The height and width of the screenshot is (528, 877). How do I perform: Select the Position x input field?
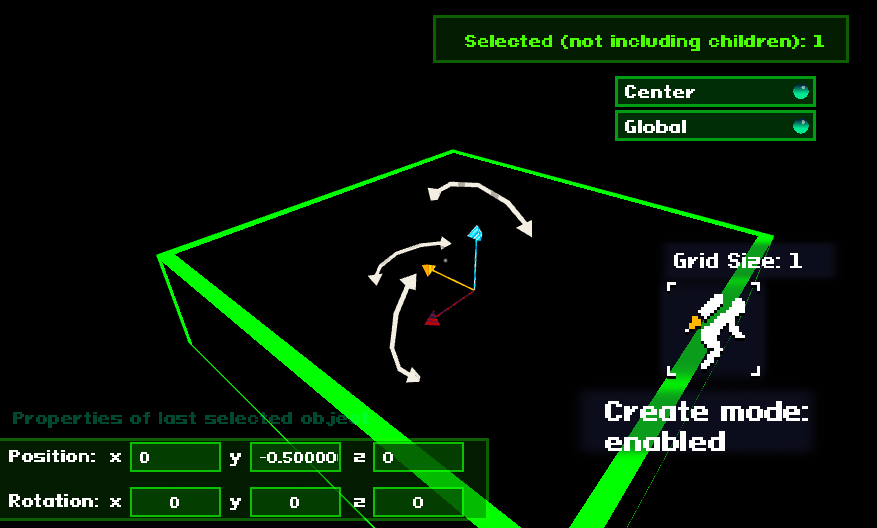click(175, 457)
